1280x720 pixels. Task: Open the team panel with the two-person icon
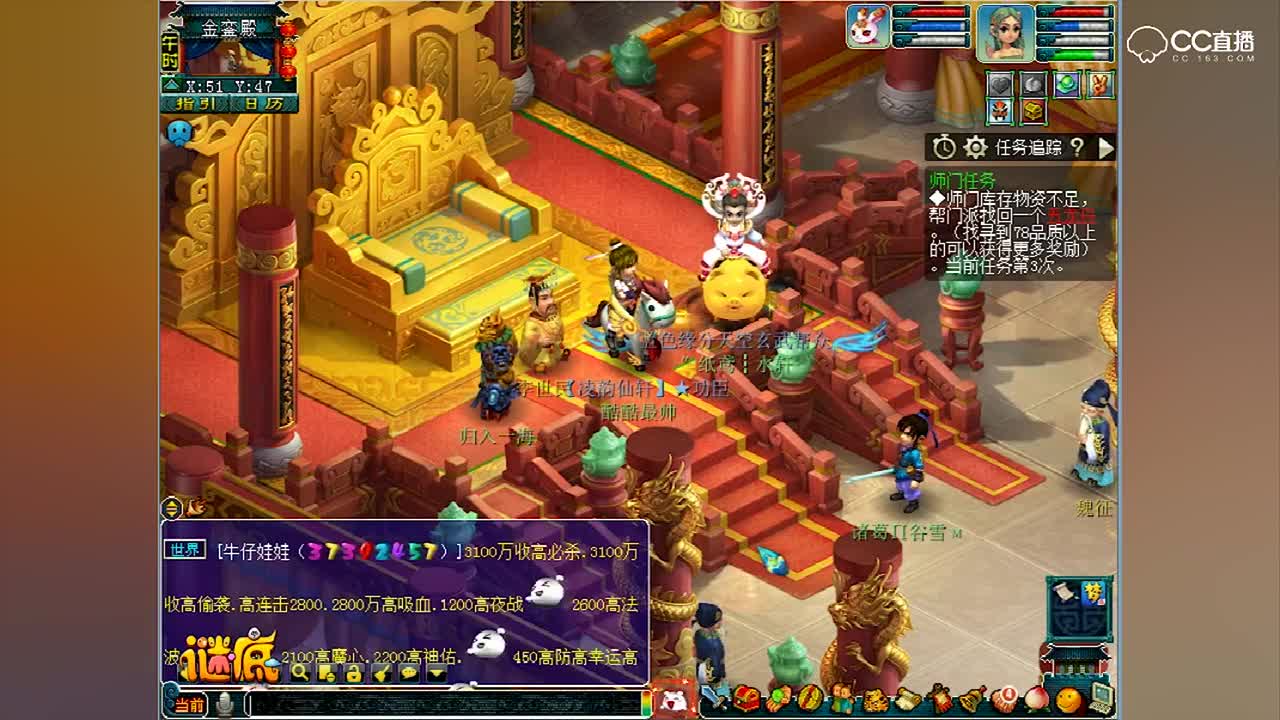(843, 697)
